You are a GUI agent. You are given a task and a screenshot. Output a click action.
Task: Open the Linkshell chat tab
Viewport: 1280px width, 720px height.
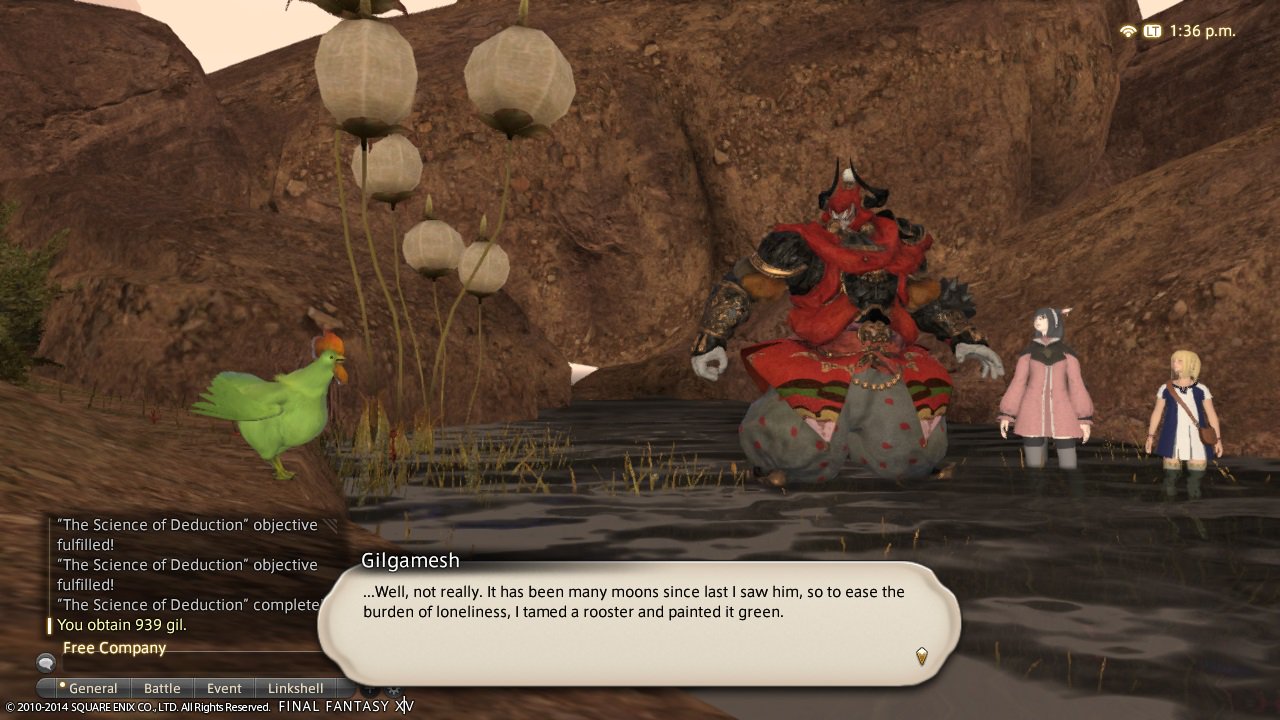pyautogui.click(x=296, y=688)
